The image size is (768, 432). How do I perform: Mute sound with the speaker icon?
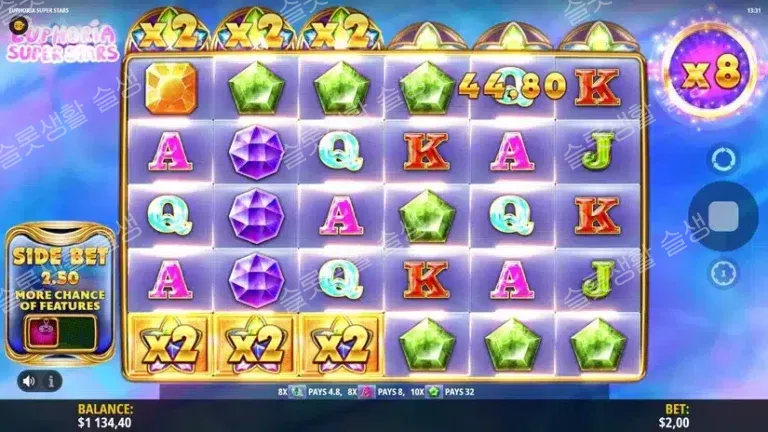pos(30,380)
